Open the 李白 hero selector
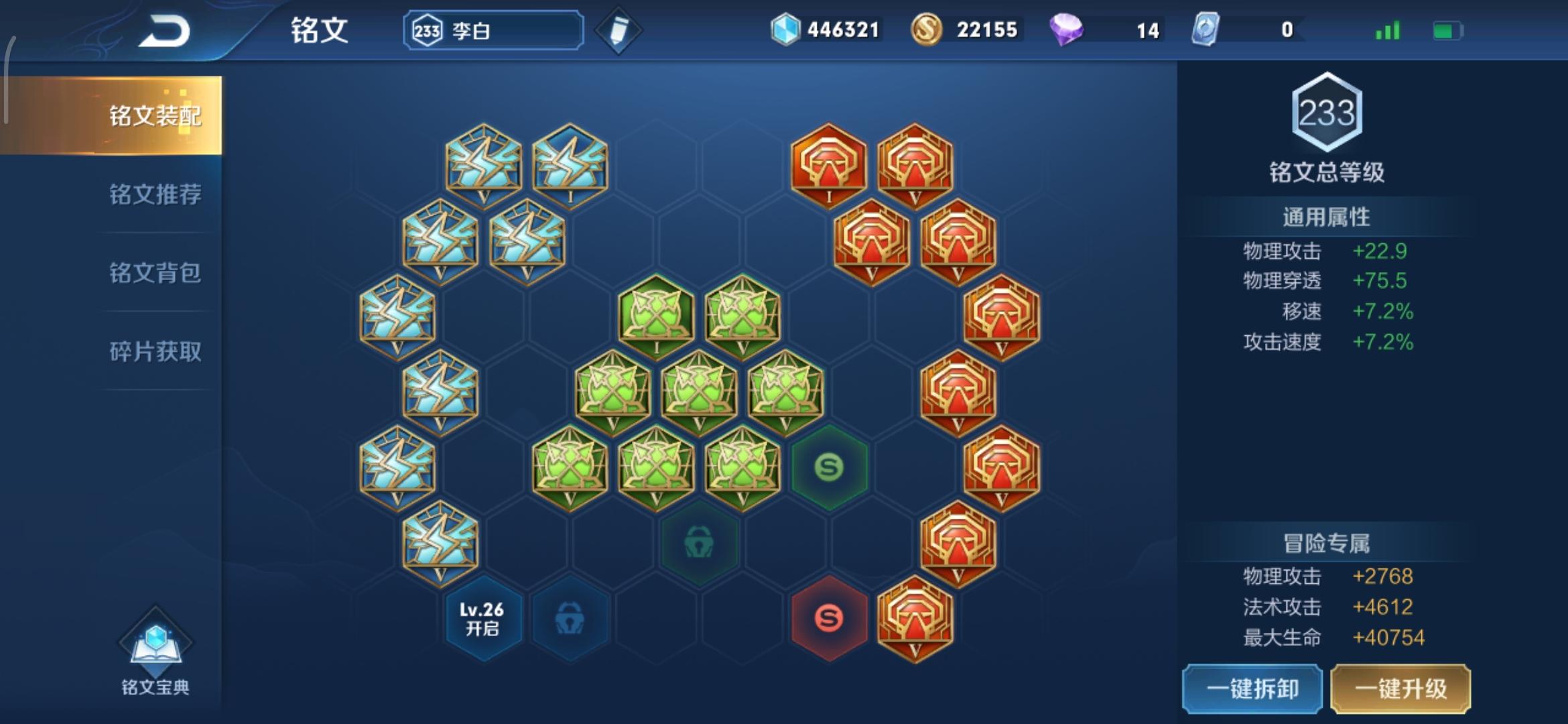 [x=493, y=29]
